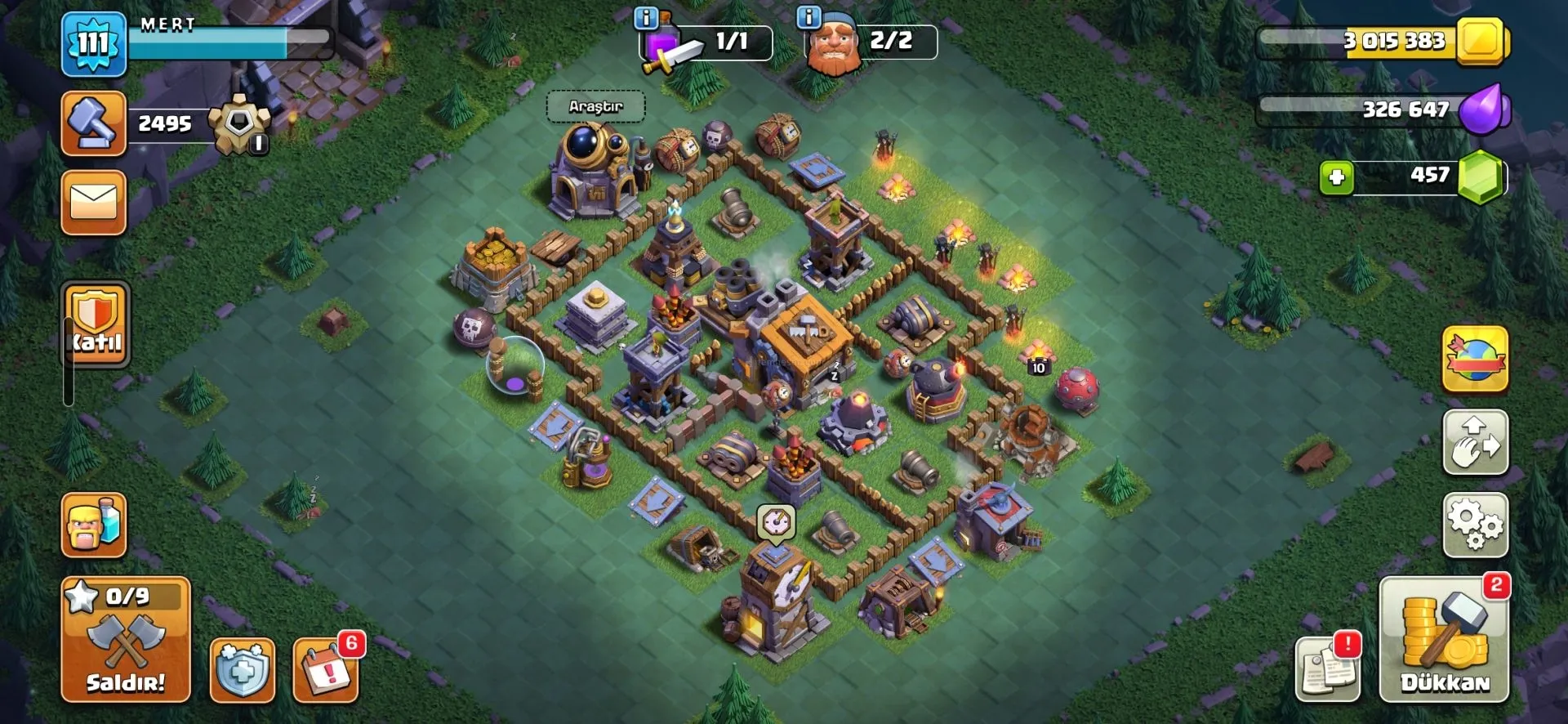
Task: Open the mail envelope inbox
Action: tap(94, 203)
